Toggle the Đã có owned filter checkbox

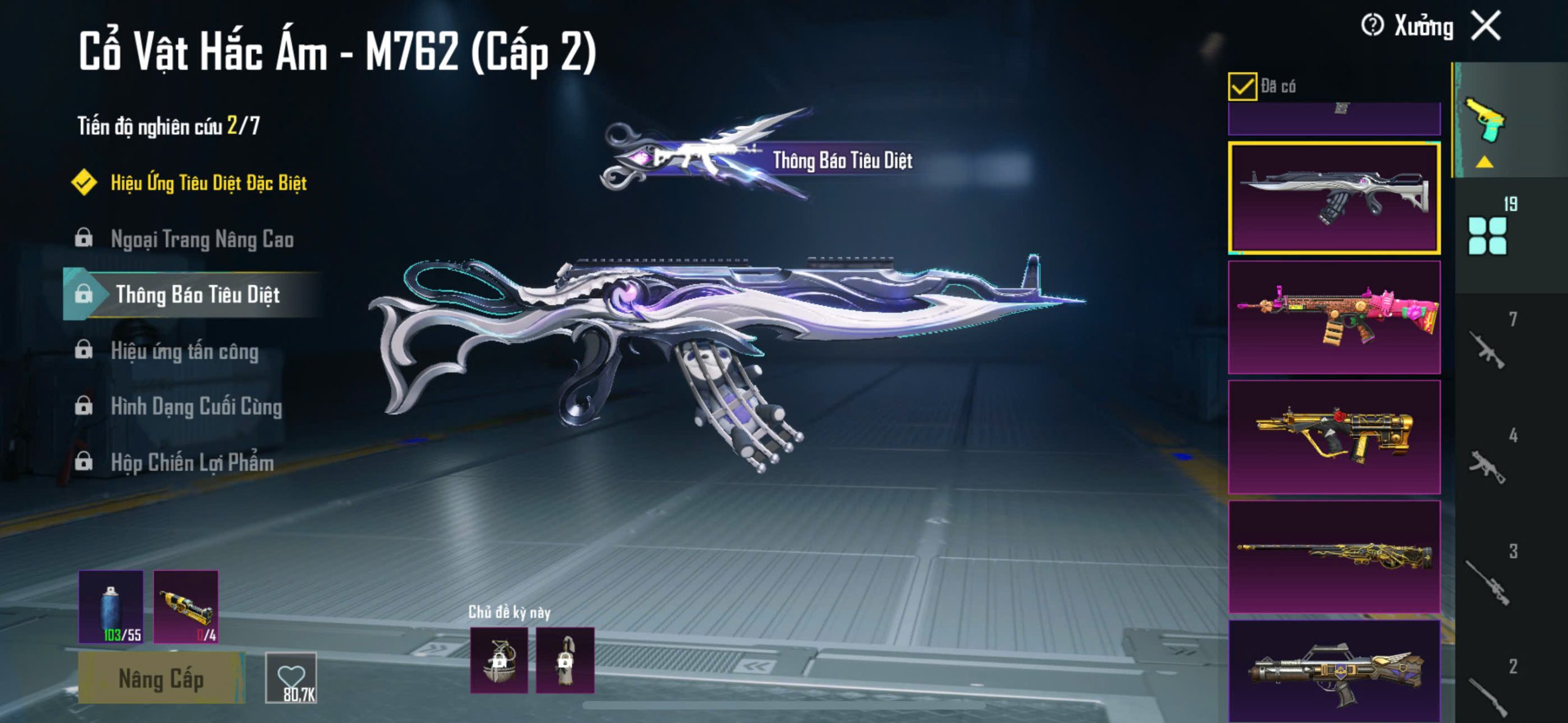coord(1242,86)
